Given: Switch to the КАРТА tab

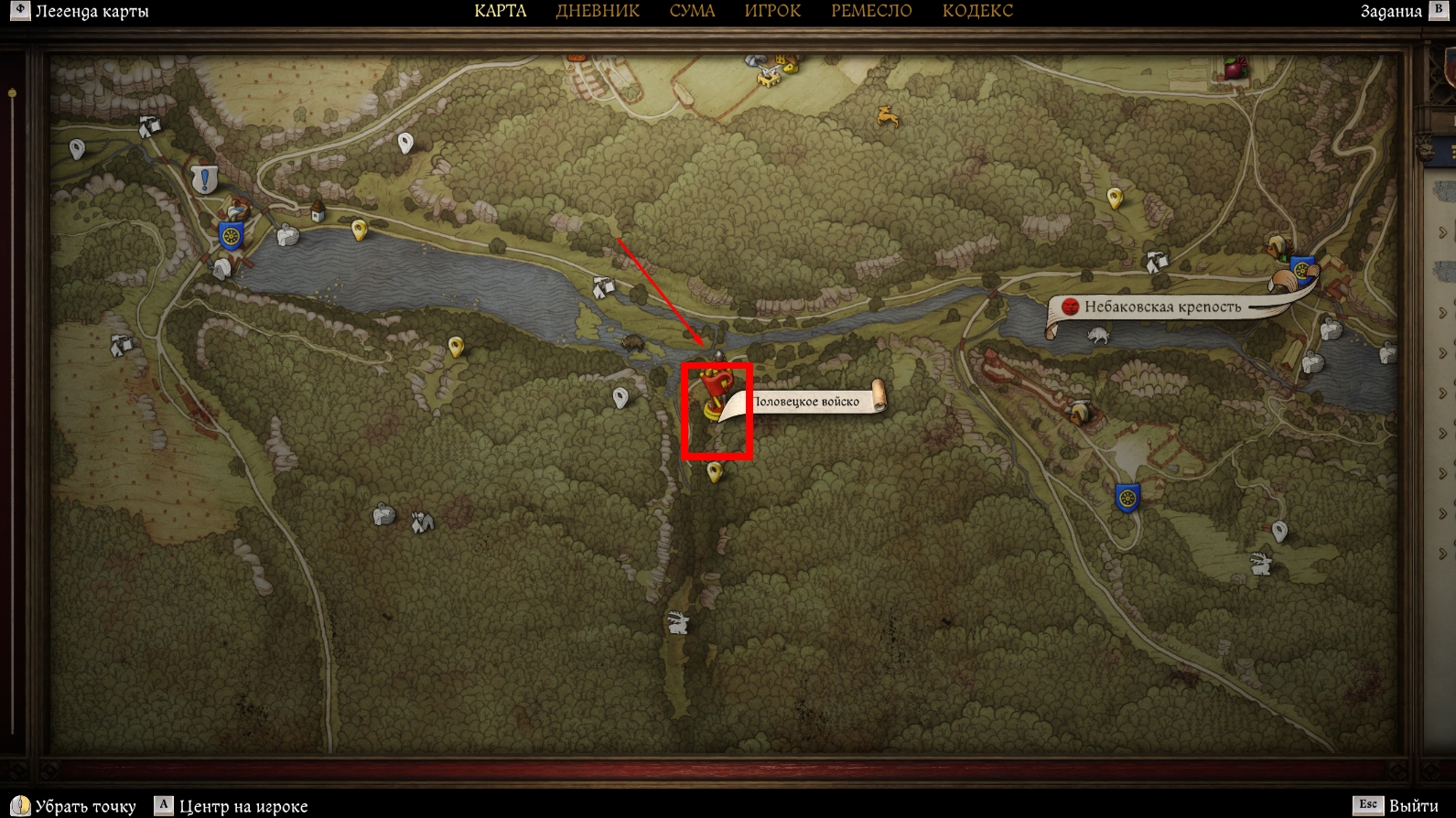Looking at the screenshot, I should pyautogui.click(x=500, y=11).
